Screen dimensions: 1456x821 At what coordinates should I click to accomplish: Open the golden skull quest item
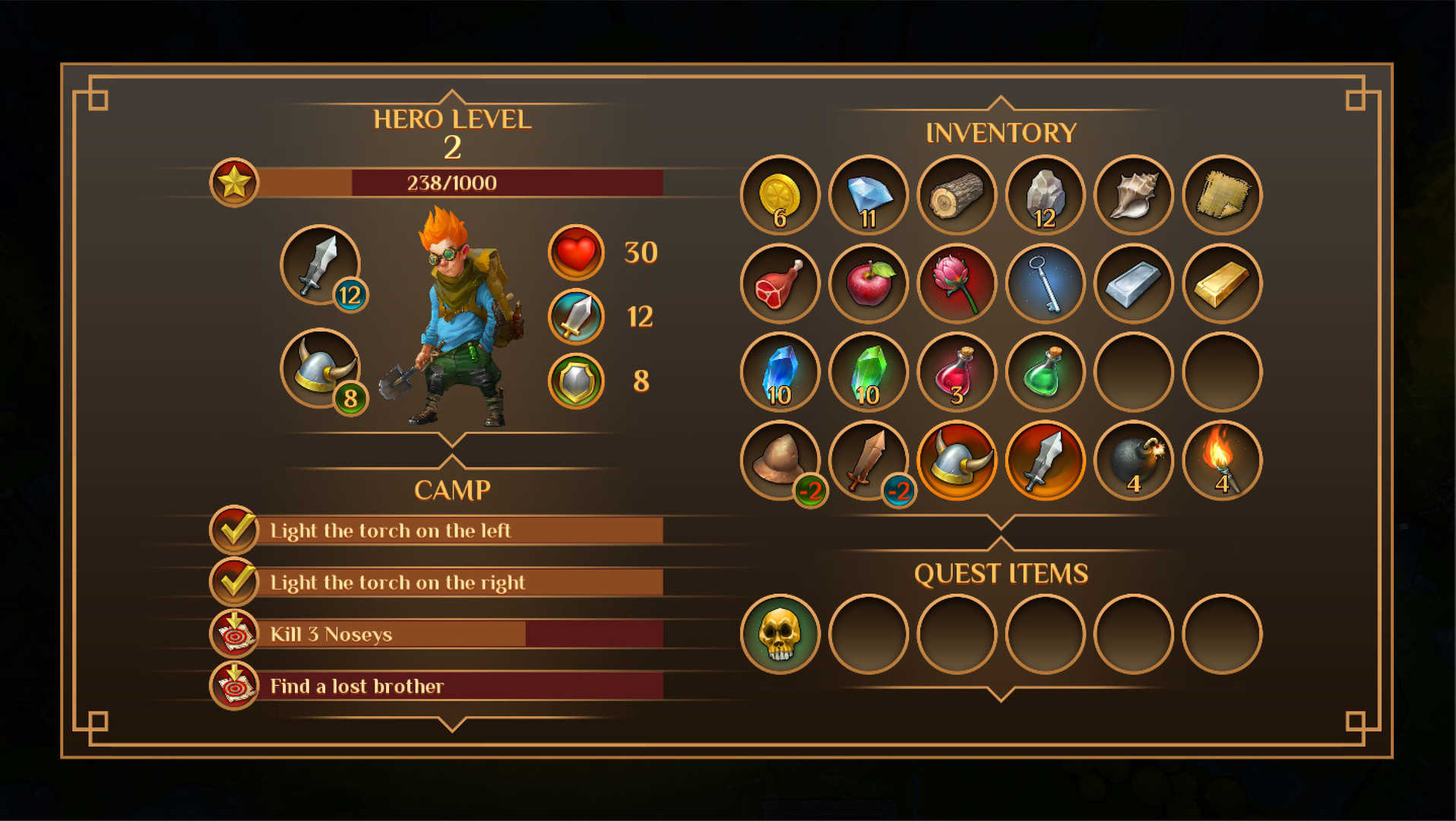tap(780, 634)
